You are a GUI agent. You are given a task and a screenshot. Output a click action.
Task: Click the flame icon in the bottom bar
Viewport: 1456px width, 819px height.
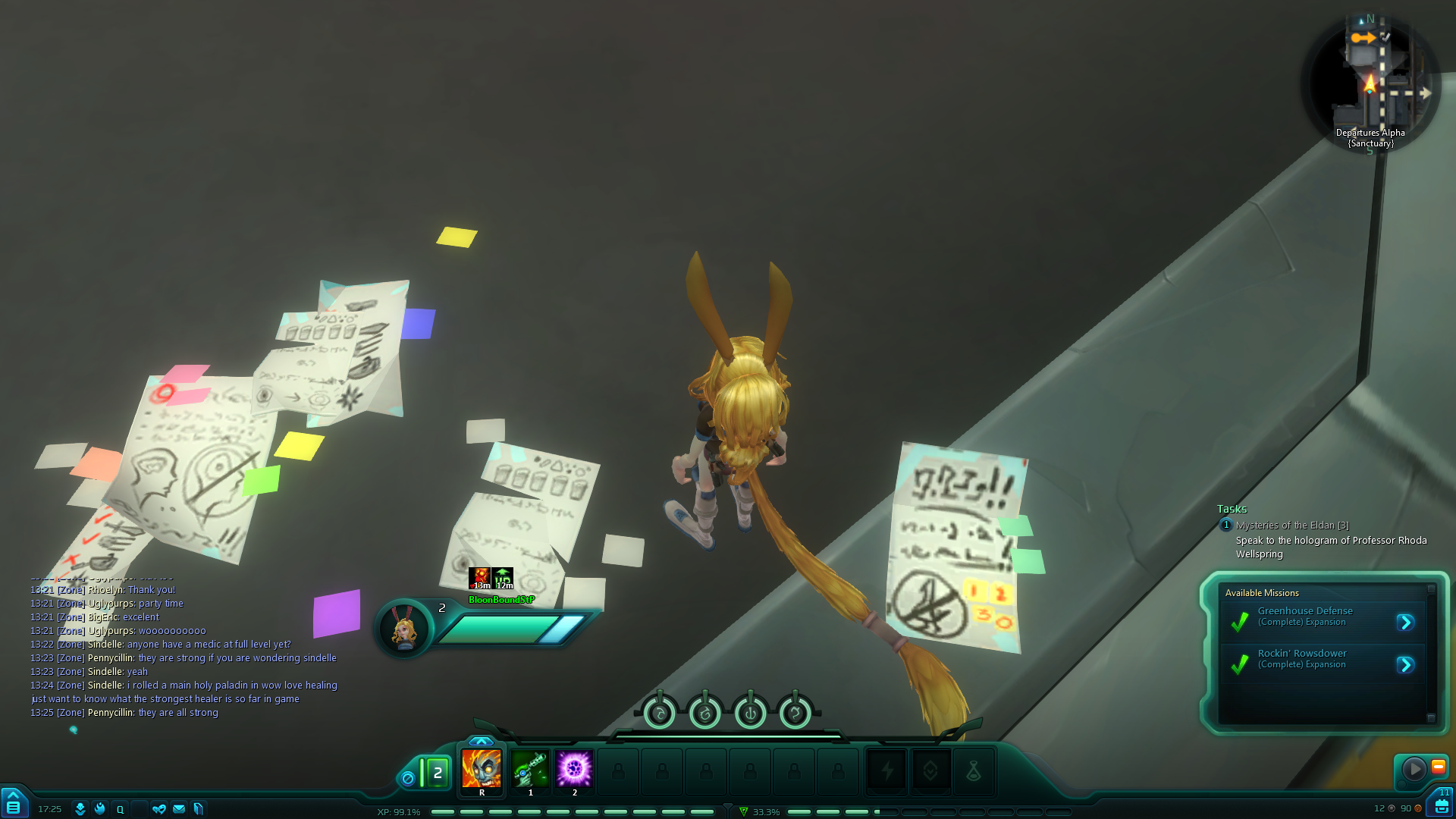click(x=100, y=809)
